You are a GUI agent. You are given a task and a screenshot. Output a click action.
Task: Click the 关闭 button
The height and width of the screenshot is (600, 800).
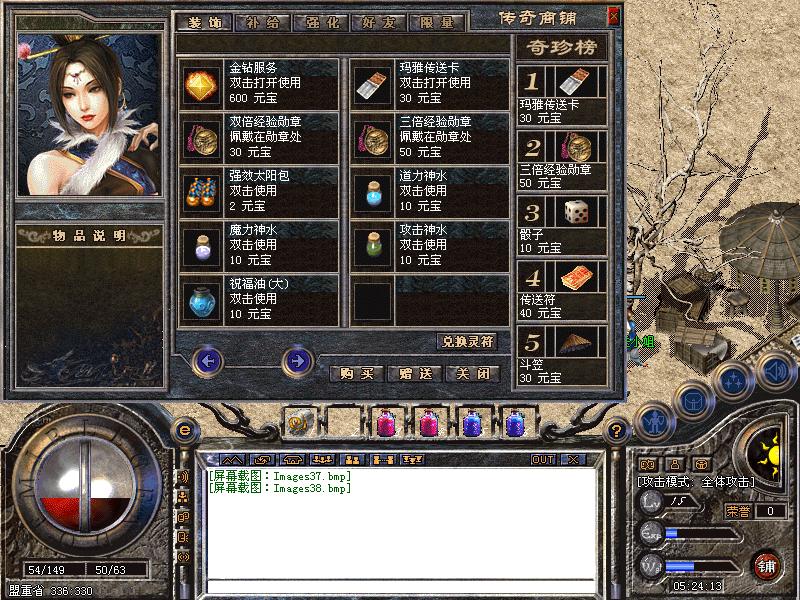[471, 373]
